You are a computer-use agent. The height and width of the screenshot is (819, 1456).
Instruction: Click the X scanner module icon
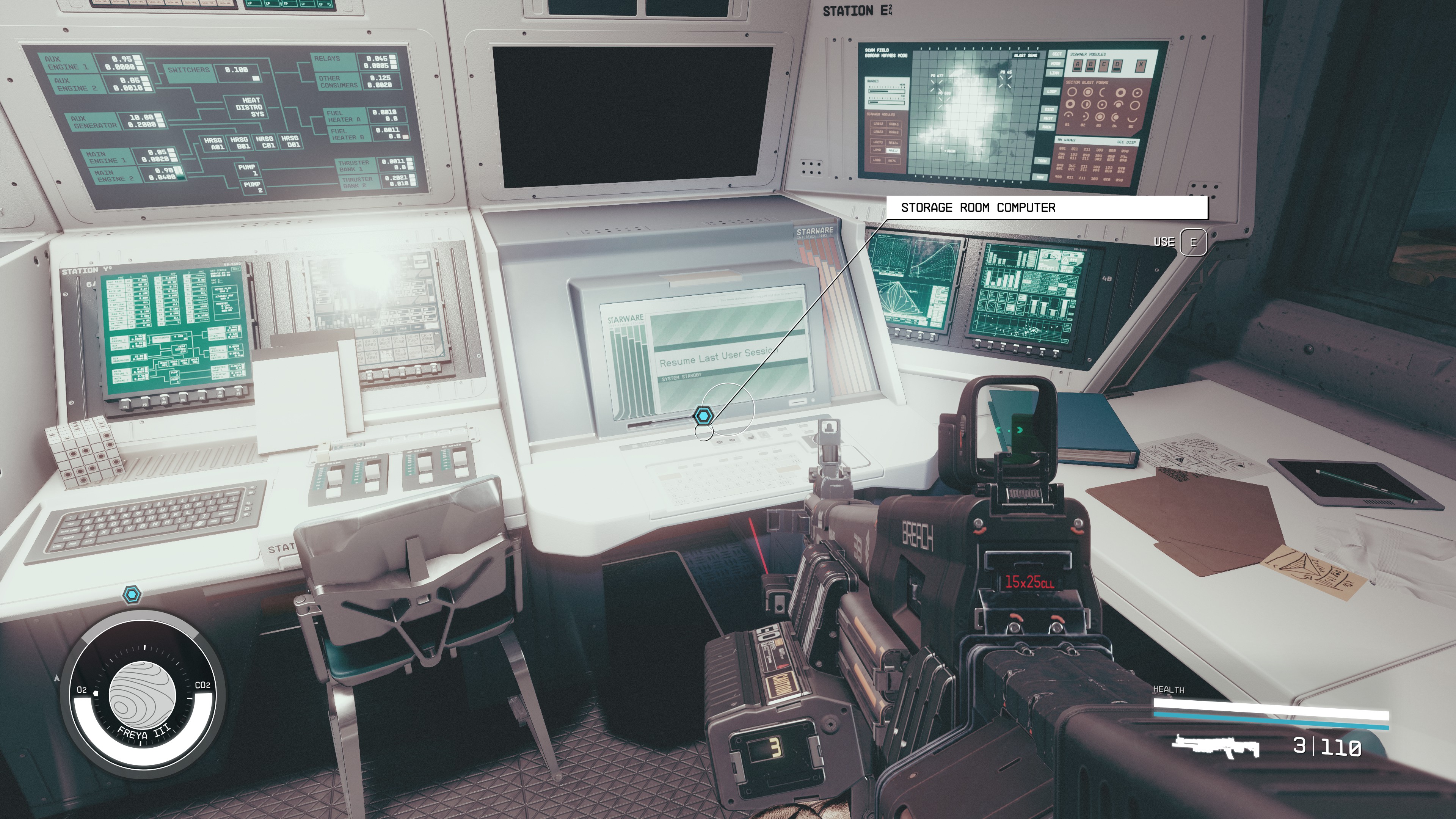click(x=1141, y=65)
